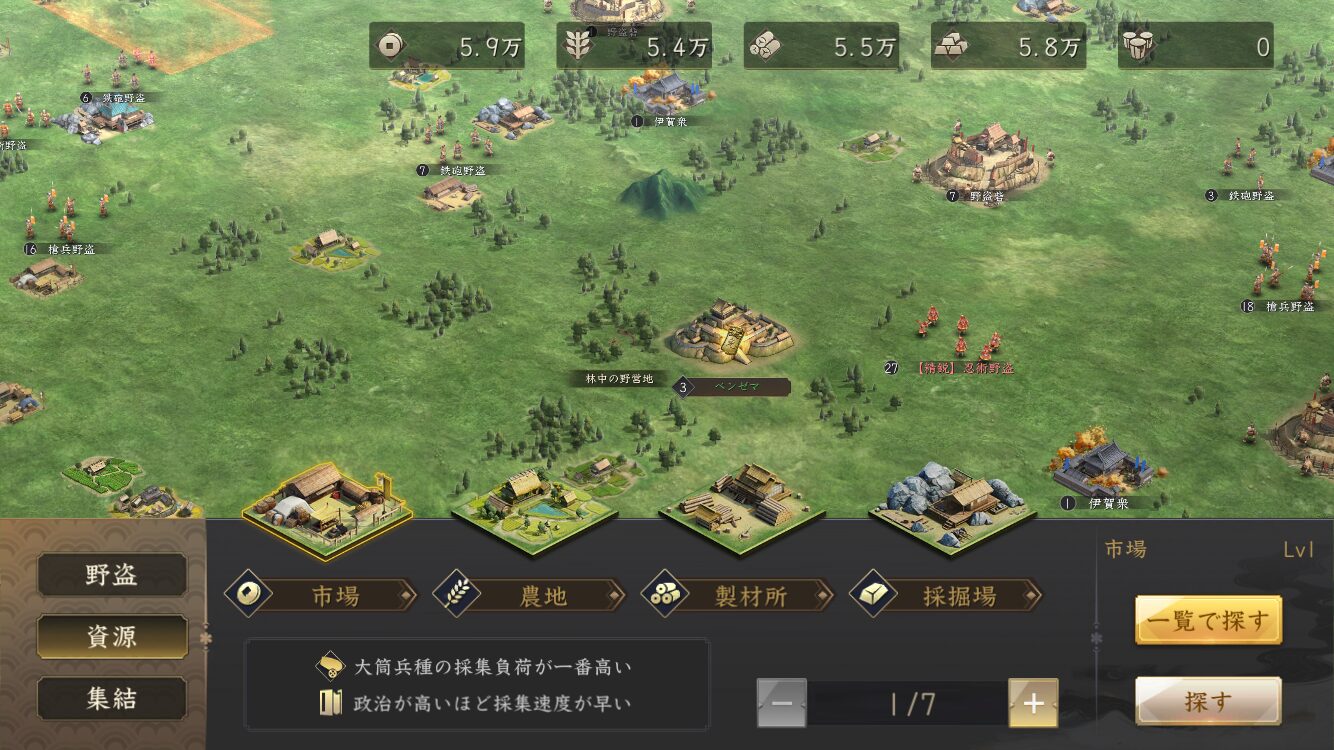Choose the 市場 resource type
The height and width of the screenshot is (750, 1334).
coord(322,596)
